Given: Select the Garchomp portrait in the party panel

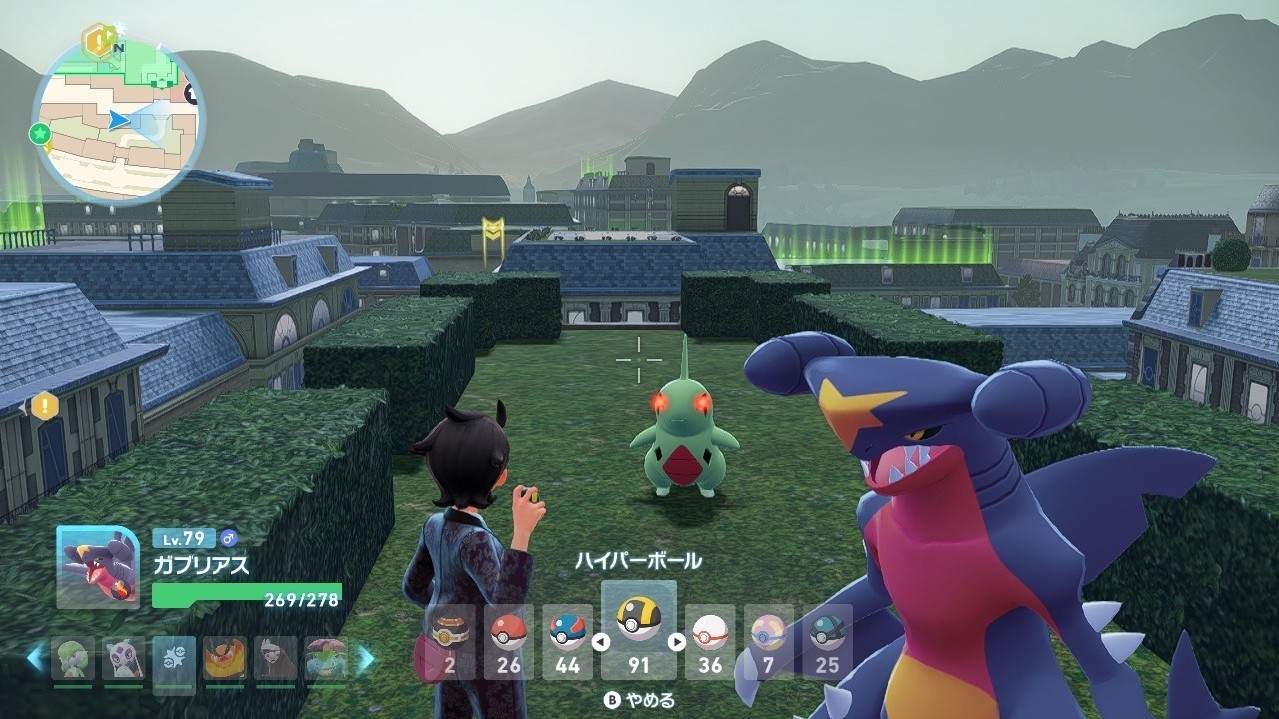Looking at the screenshot, I should click(x=97, y=566).
